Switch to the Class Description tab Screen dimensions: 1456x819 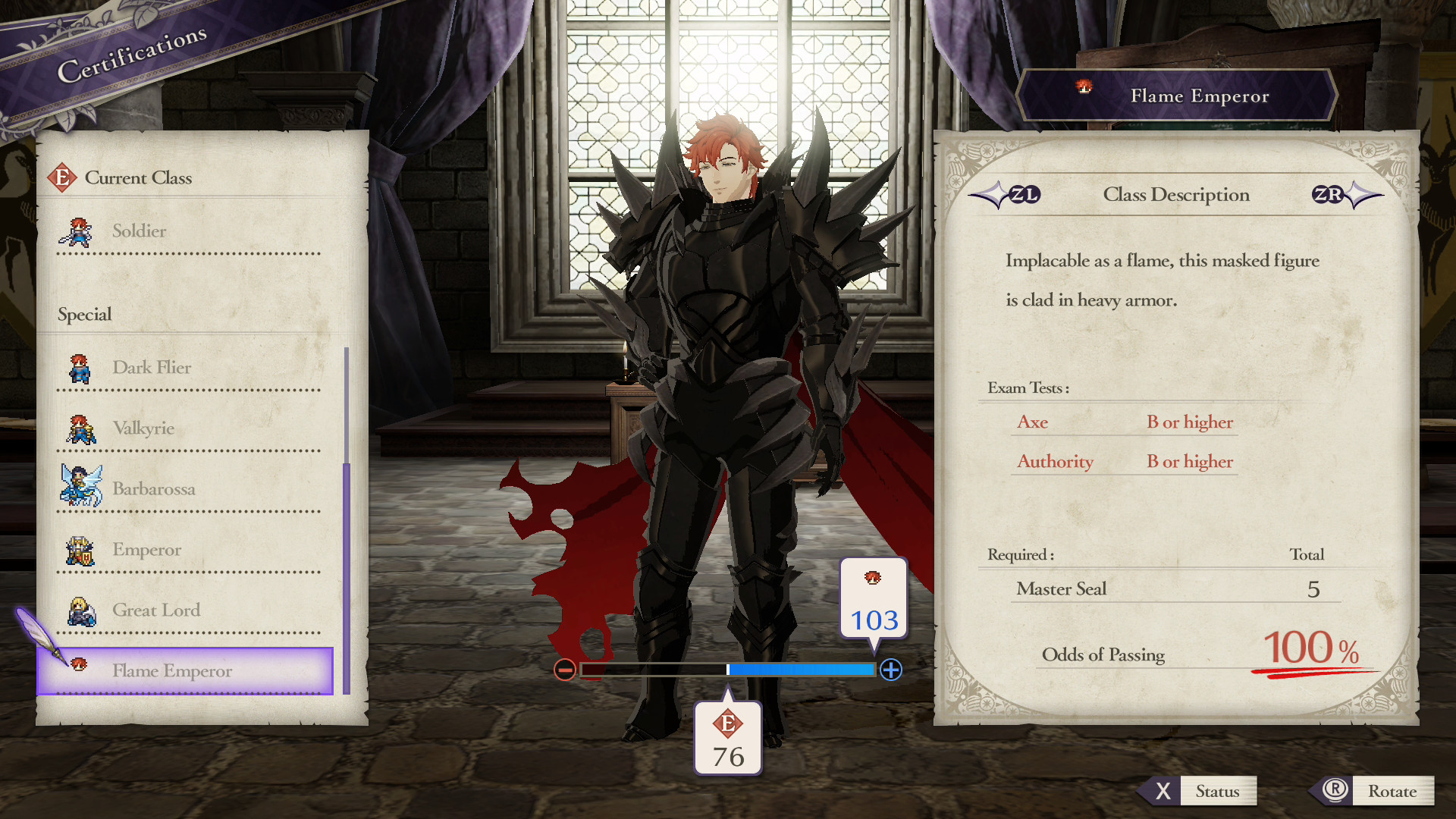(x=1176, y=195)
